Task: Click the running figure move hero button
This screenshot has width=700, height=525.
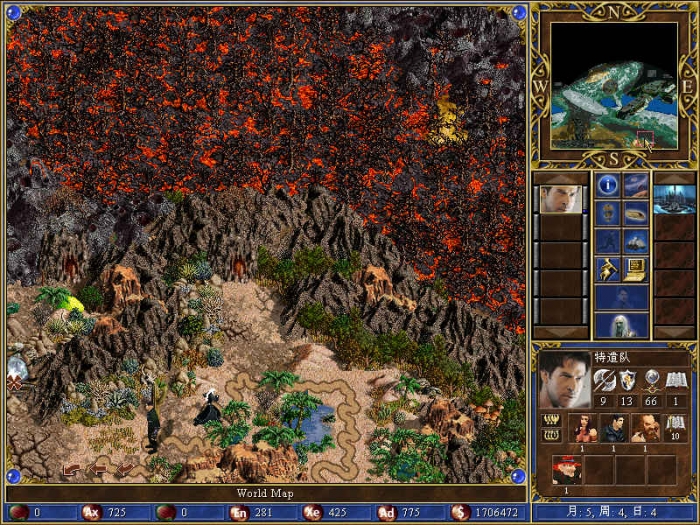Action: (x=608, y=240)
